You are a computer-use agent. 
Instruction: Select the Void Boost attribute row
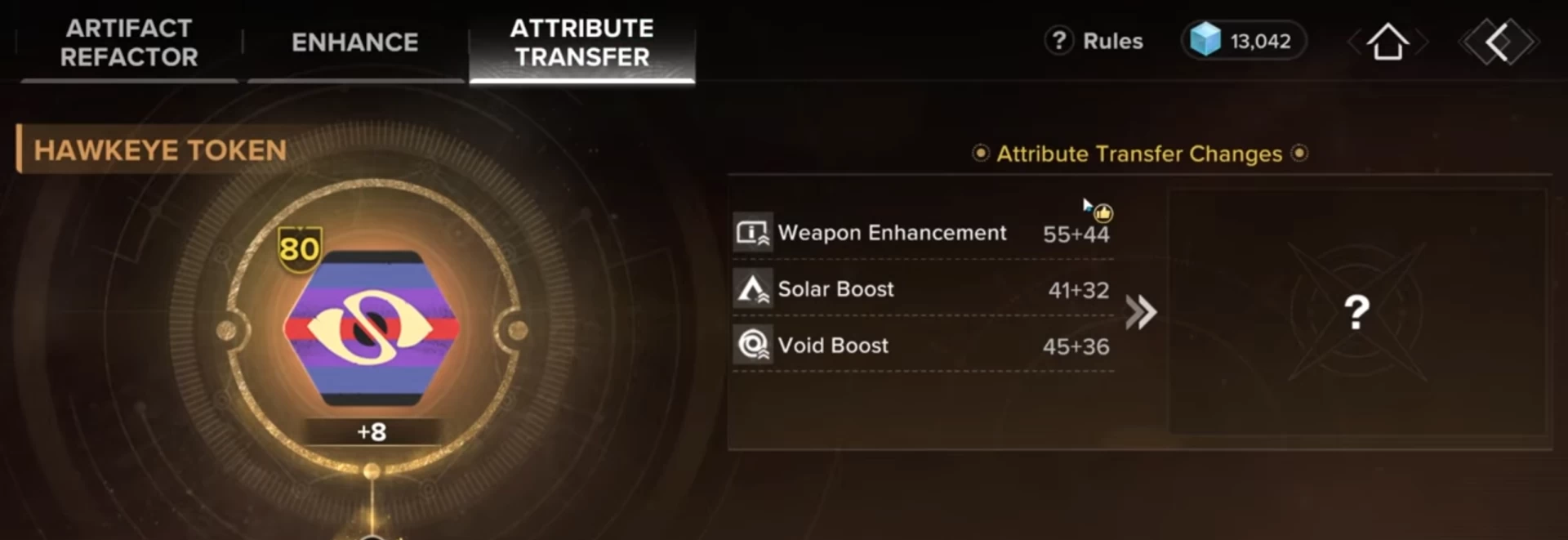923,346
